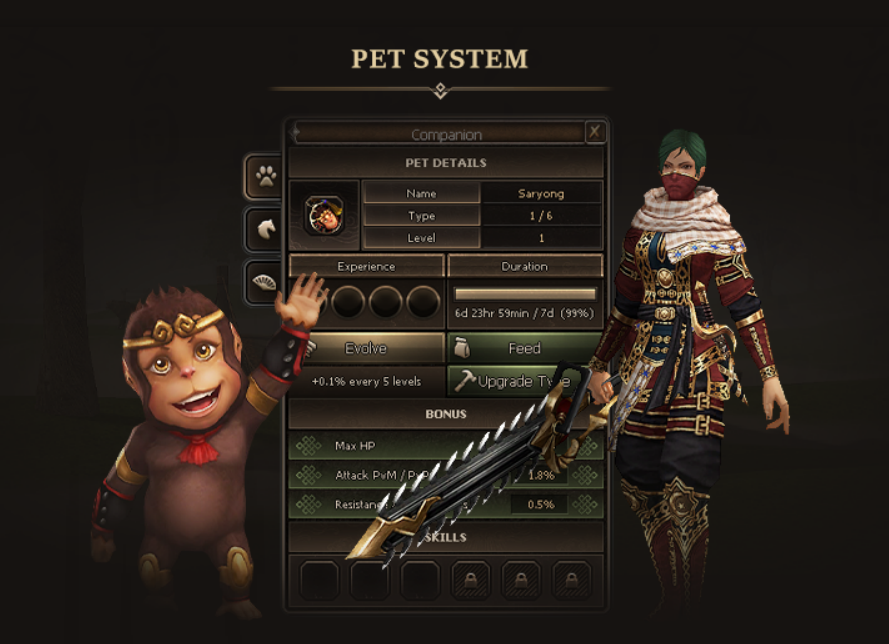Close the Companion window
The height and width of the screenshot is (644, 889).
594,132
